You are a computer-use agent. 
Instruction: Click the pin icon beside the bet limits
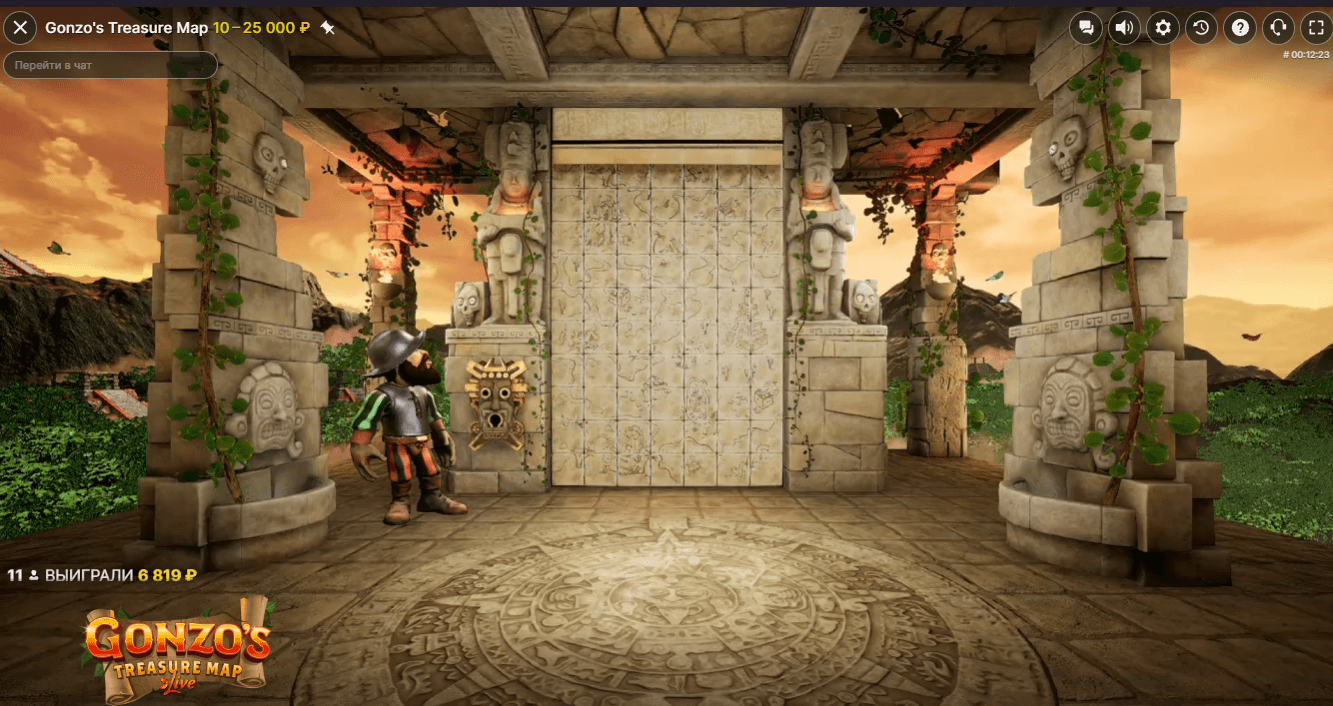[327, 28]
